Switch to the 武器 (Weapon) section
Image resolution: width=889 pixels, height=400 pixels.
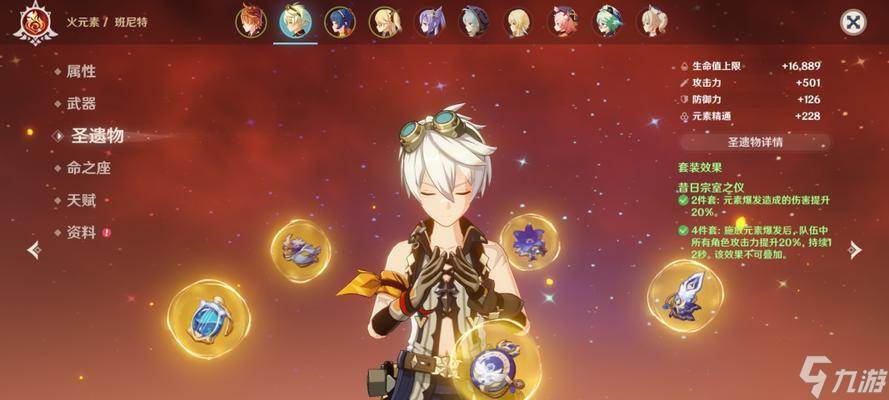point(81,103)
